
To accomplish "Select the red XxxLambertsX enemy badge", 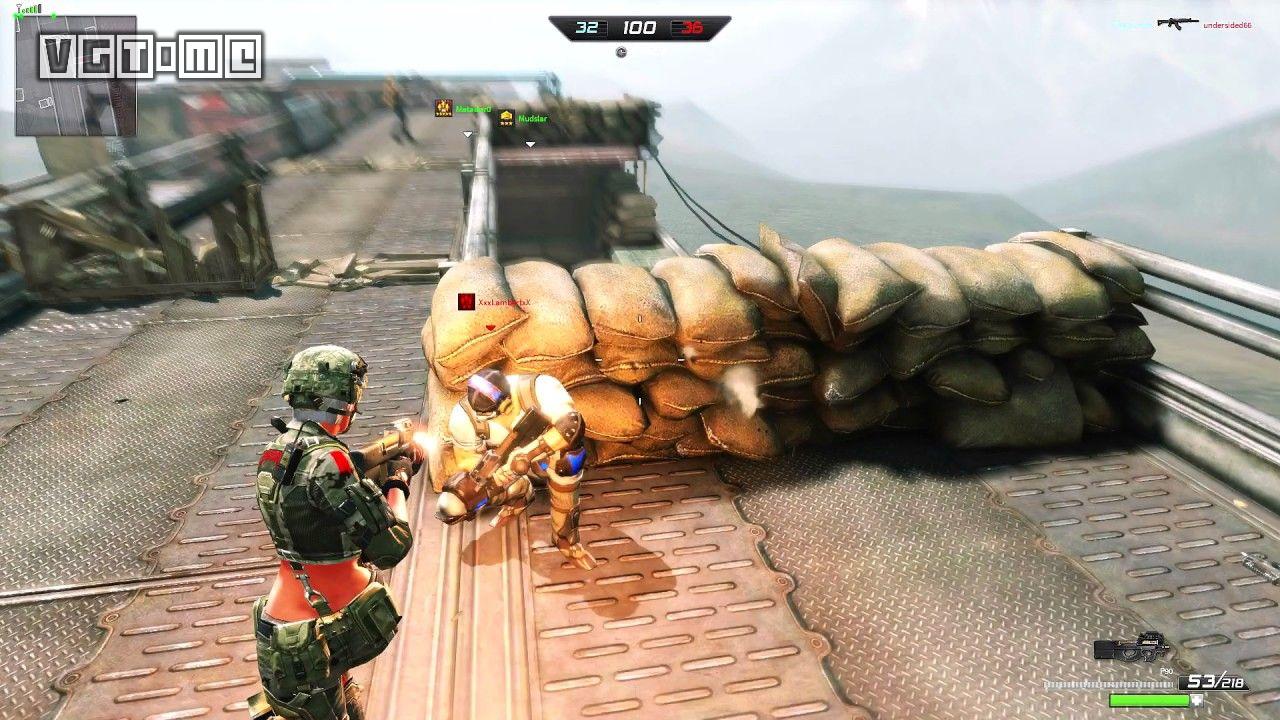I will [x=466, y=301].
